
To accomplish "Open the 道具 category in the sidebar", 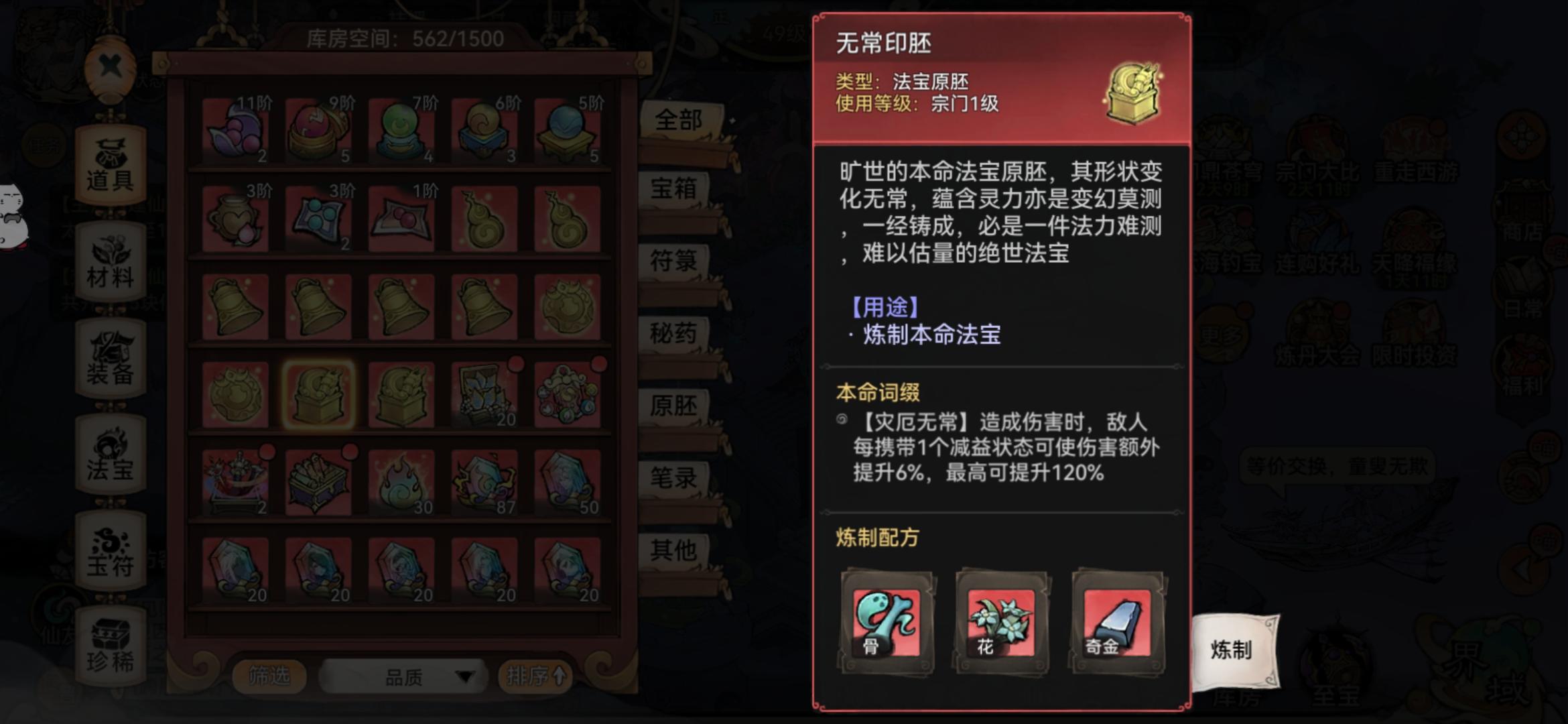I will coord(111,164).
